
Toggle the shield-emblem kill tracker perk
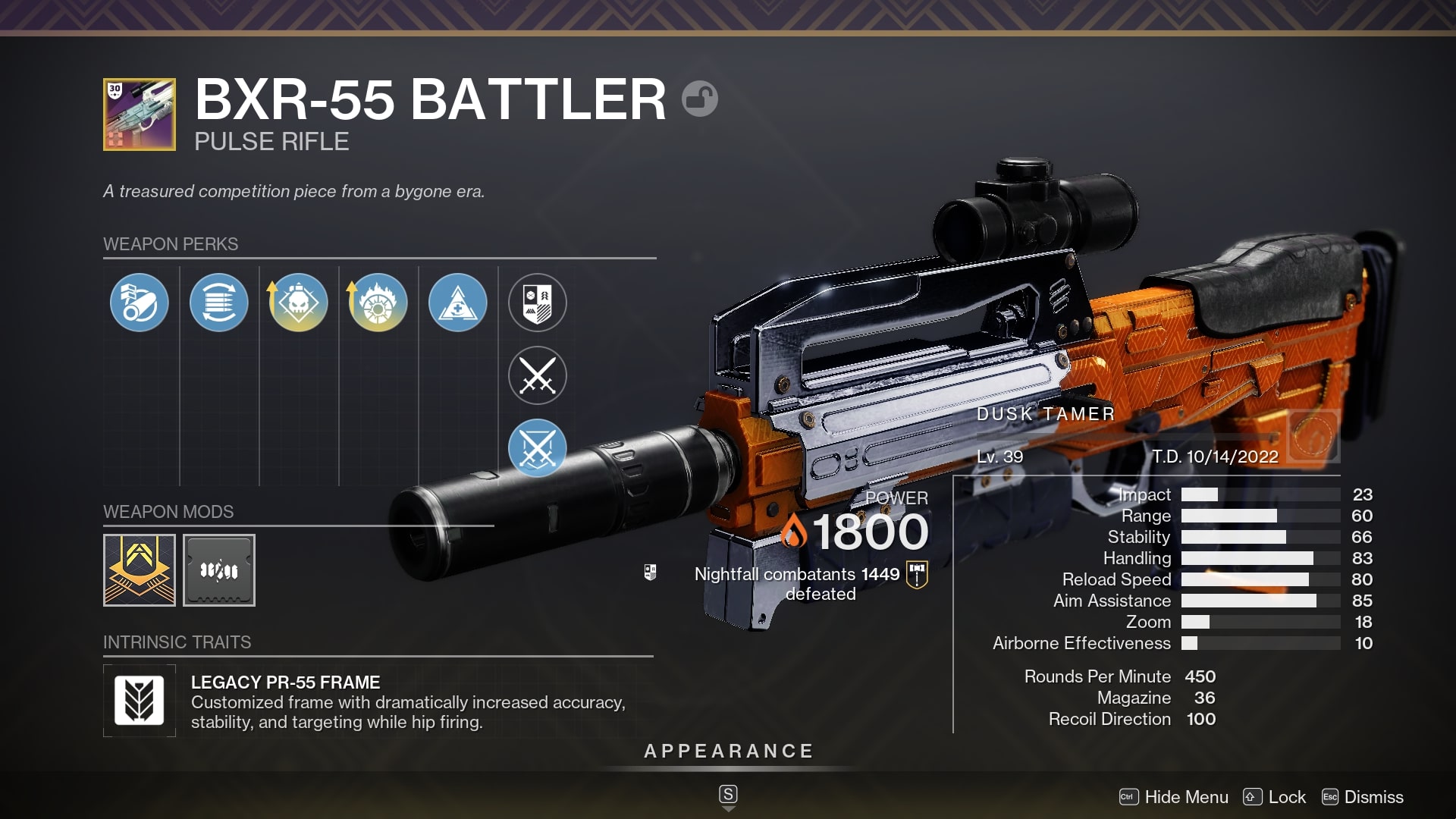point(536,302)
